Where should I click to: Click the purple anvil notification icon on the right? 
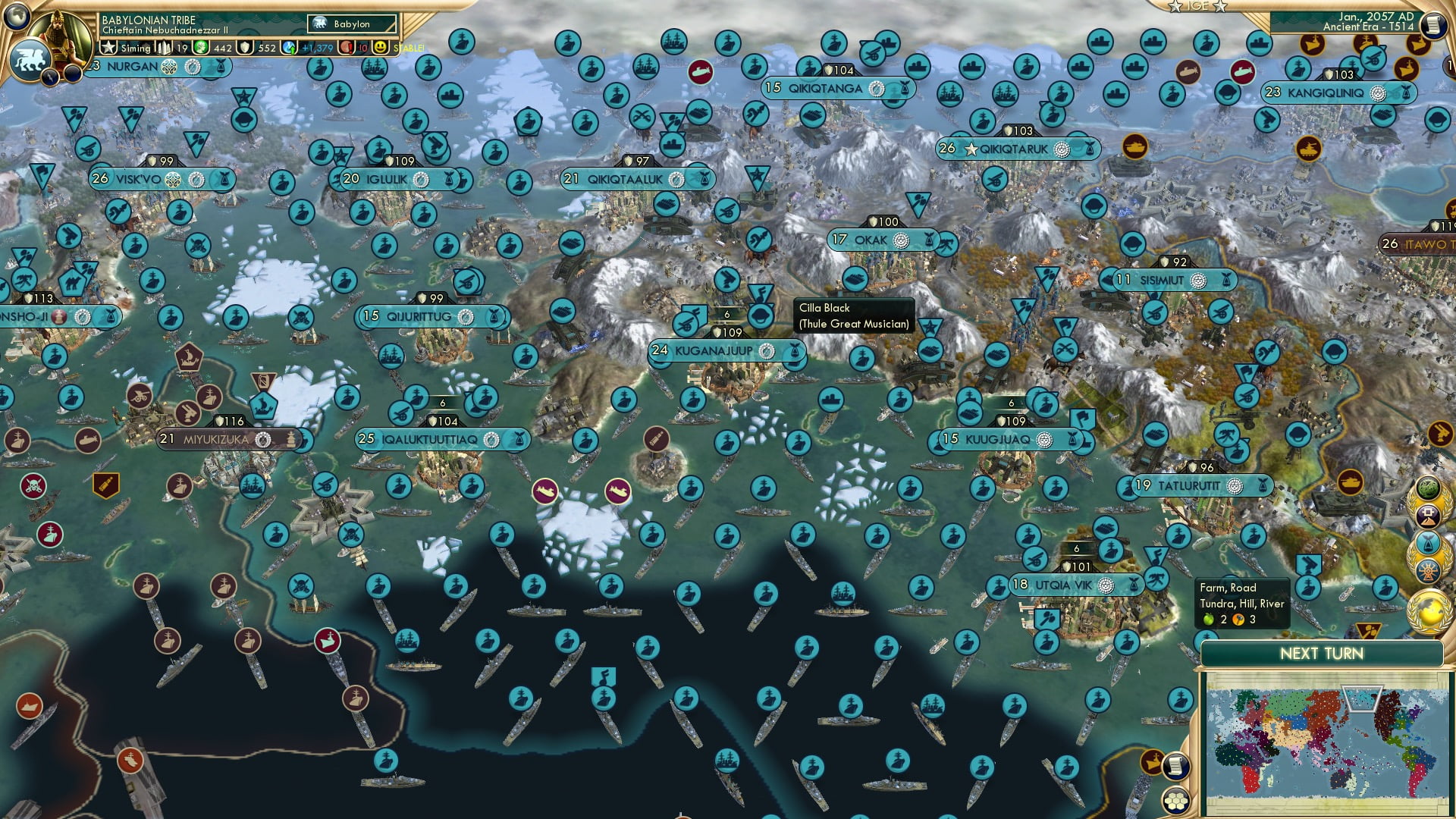point(1428,515)
